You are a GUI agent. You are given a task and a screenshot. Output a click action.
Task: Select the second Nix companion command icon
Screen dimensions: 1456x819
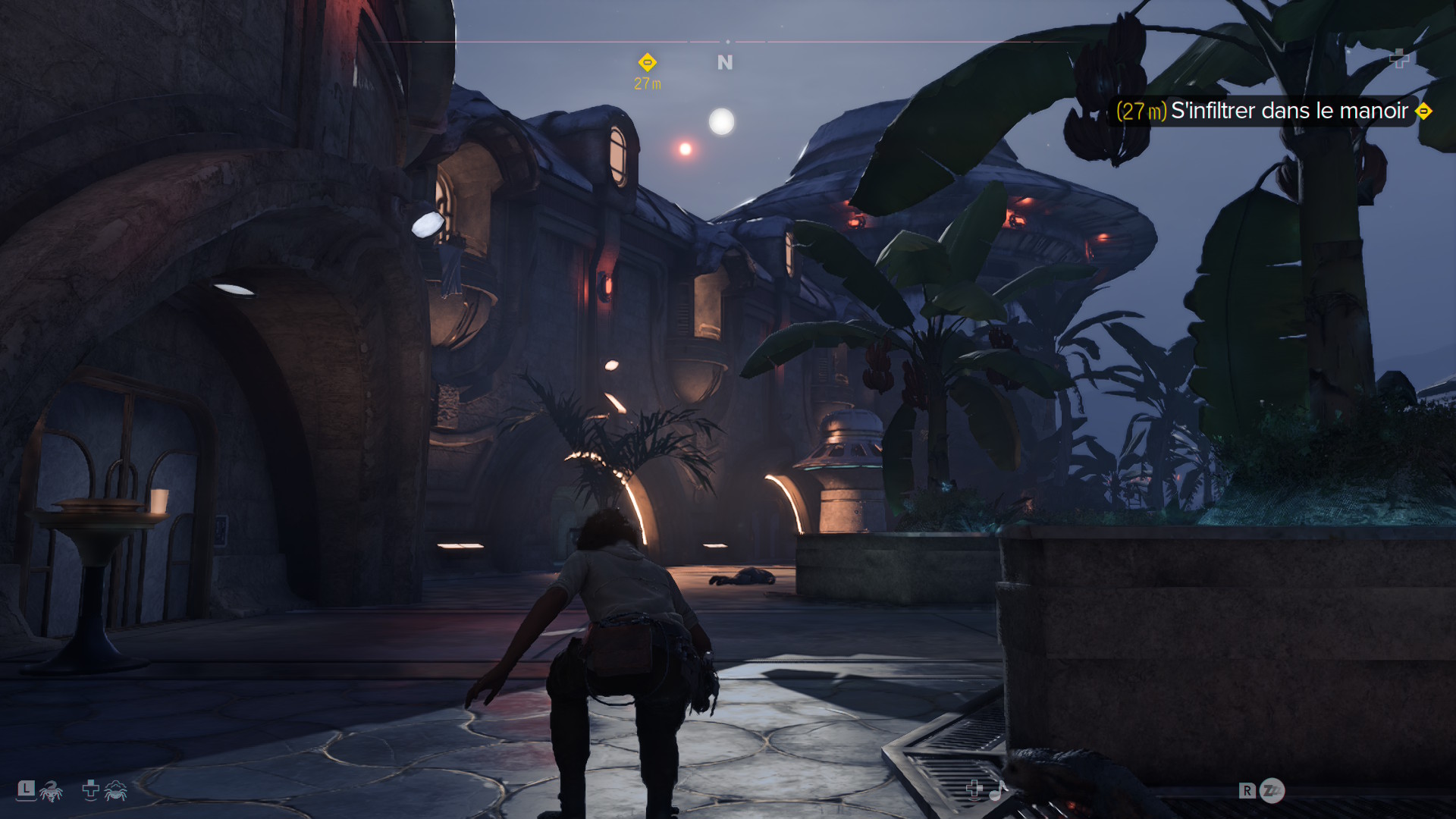click(115, 791)
